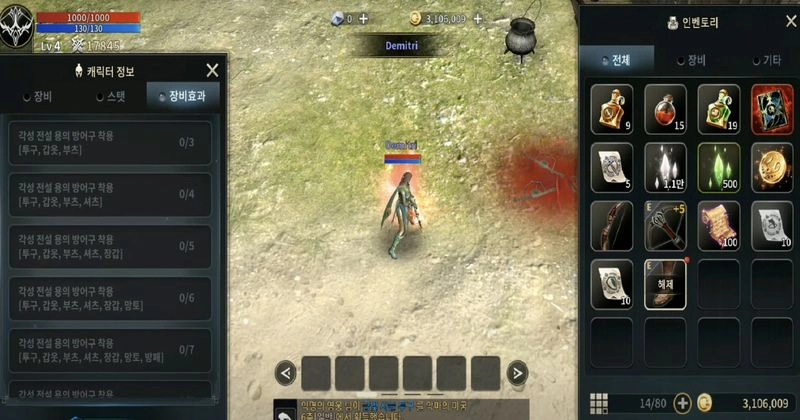Screen dimensions: 800x420
Task: Page the hotbar right with the arrow
Action: [x=517, y=374]
